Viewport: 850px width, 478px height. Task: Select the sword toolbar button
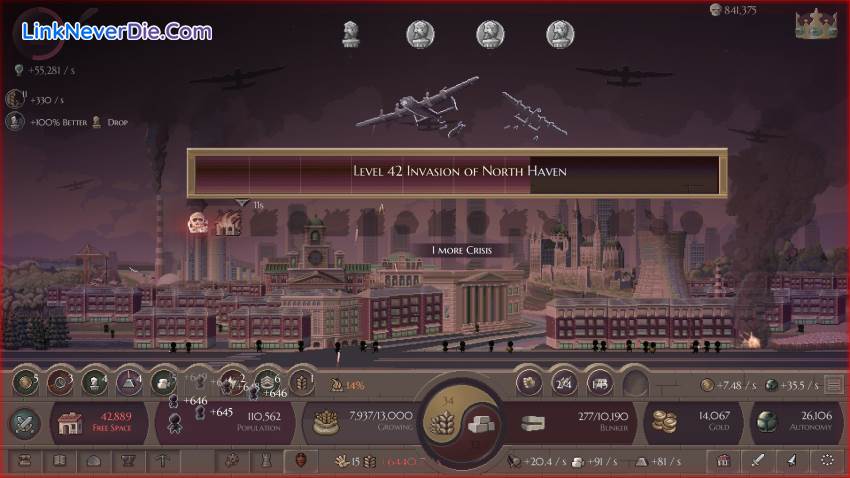pyautogui.click(x=758, y=461)
